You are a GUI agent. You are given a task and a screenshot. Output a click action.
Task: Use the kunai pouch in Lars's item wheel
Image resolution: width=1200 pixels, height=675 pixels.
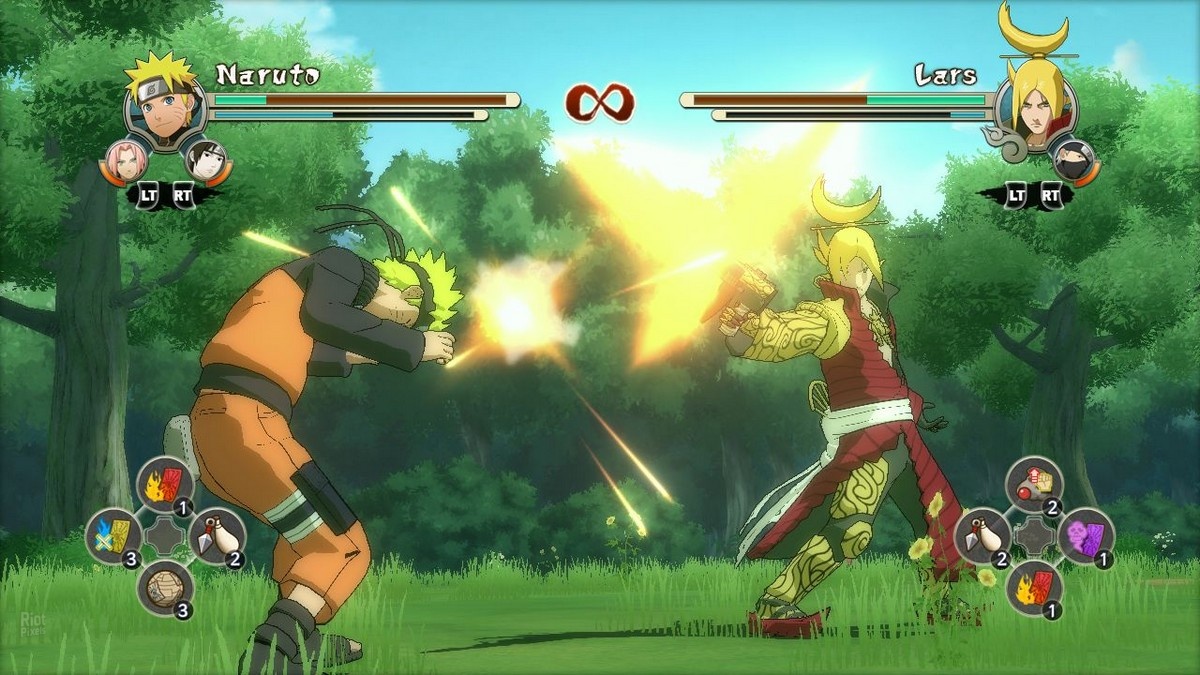click(982, 536)
